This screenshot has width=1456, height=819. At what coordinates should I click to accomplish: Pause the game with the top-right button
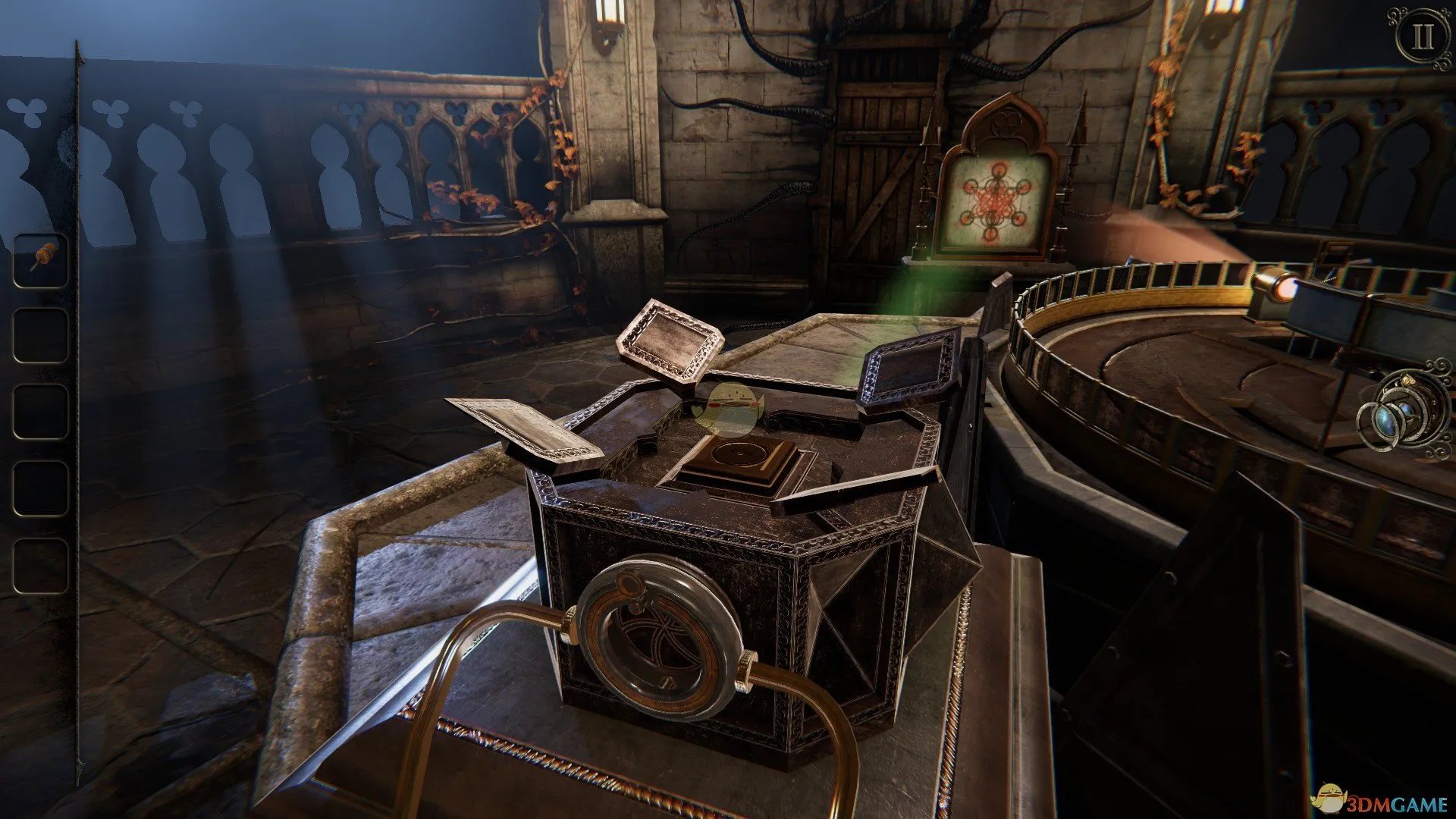[1420, 37]
